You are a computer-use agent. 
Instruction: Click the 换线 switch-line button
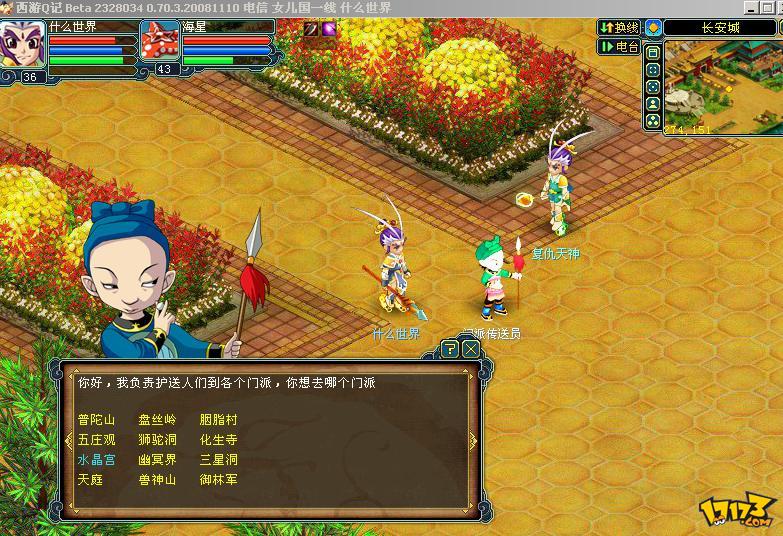pos(620,27)
